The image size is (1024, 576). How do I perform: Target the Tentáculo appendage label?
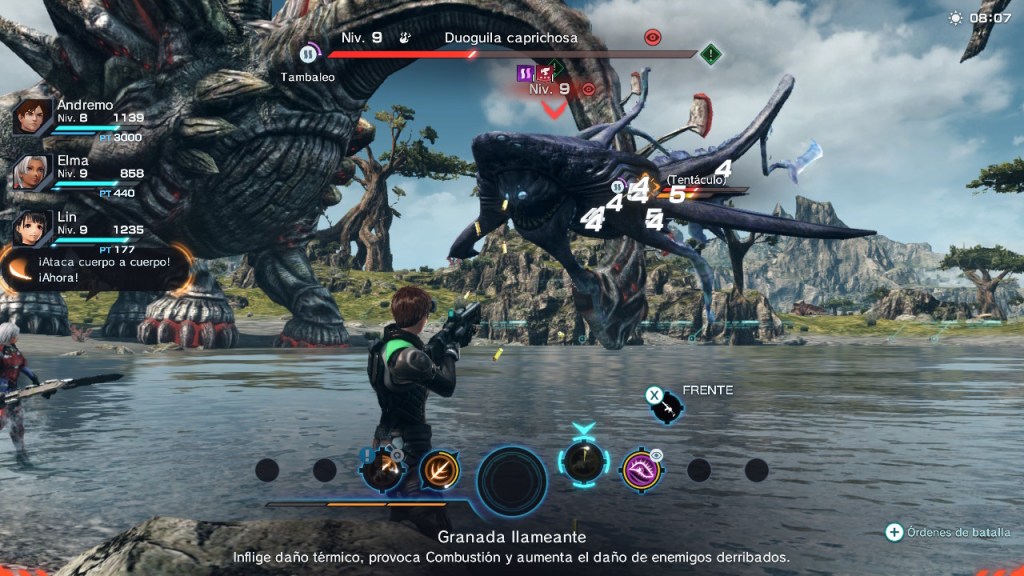click(x=695, y=179)
